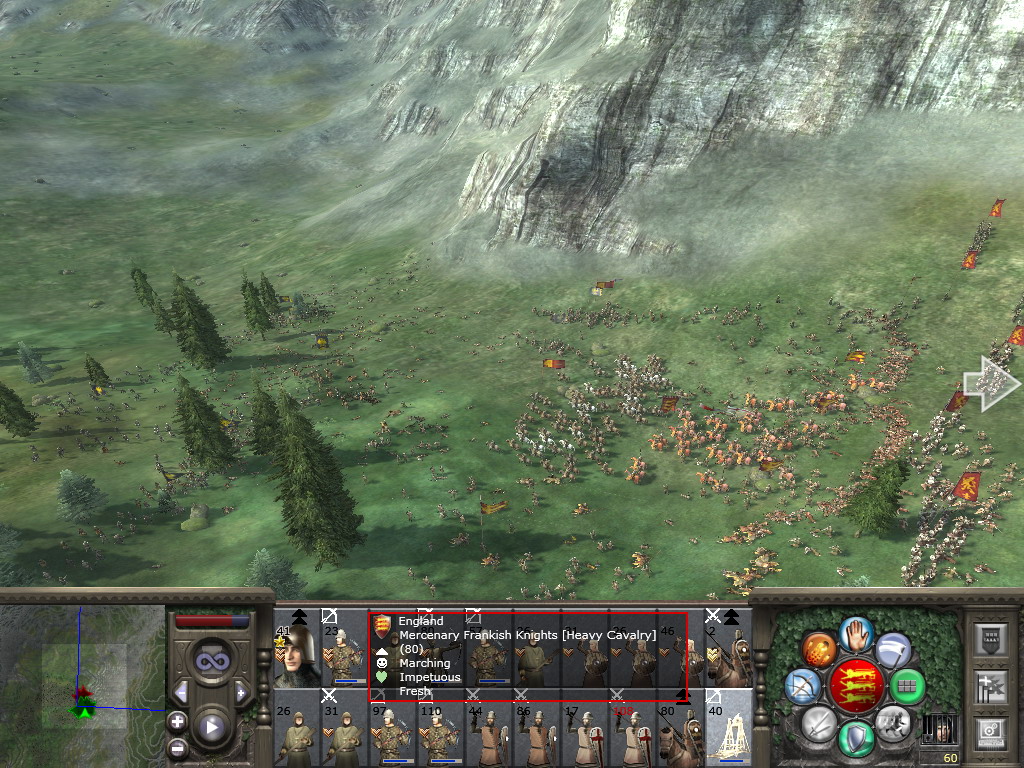This screenshot has width=1024, height=768.
Task: Order withdraw using the scythe icon
Action: (x=891, y=650)
